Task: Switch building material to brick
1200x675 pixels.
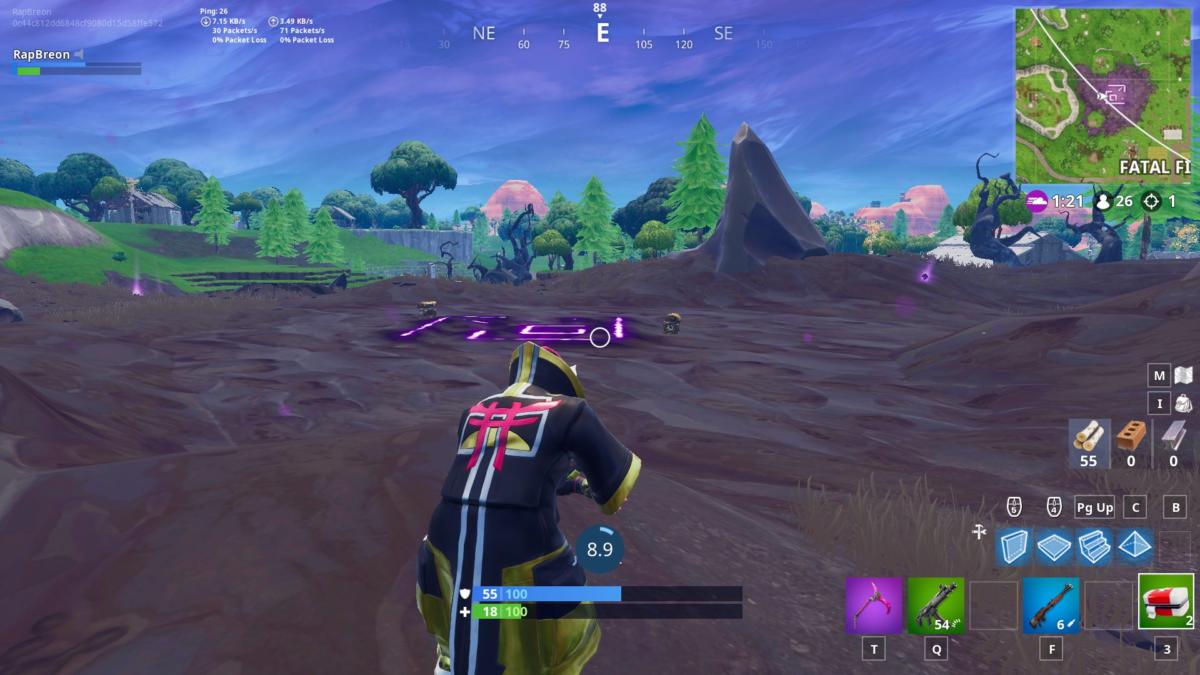Action: (x=1130, y=443)
